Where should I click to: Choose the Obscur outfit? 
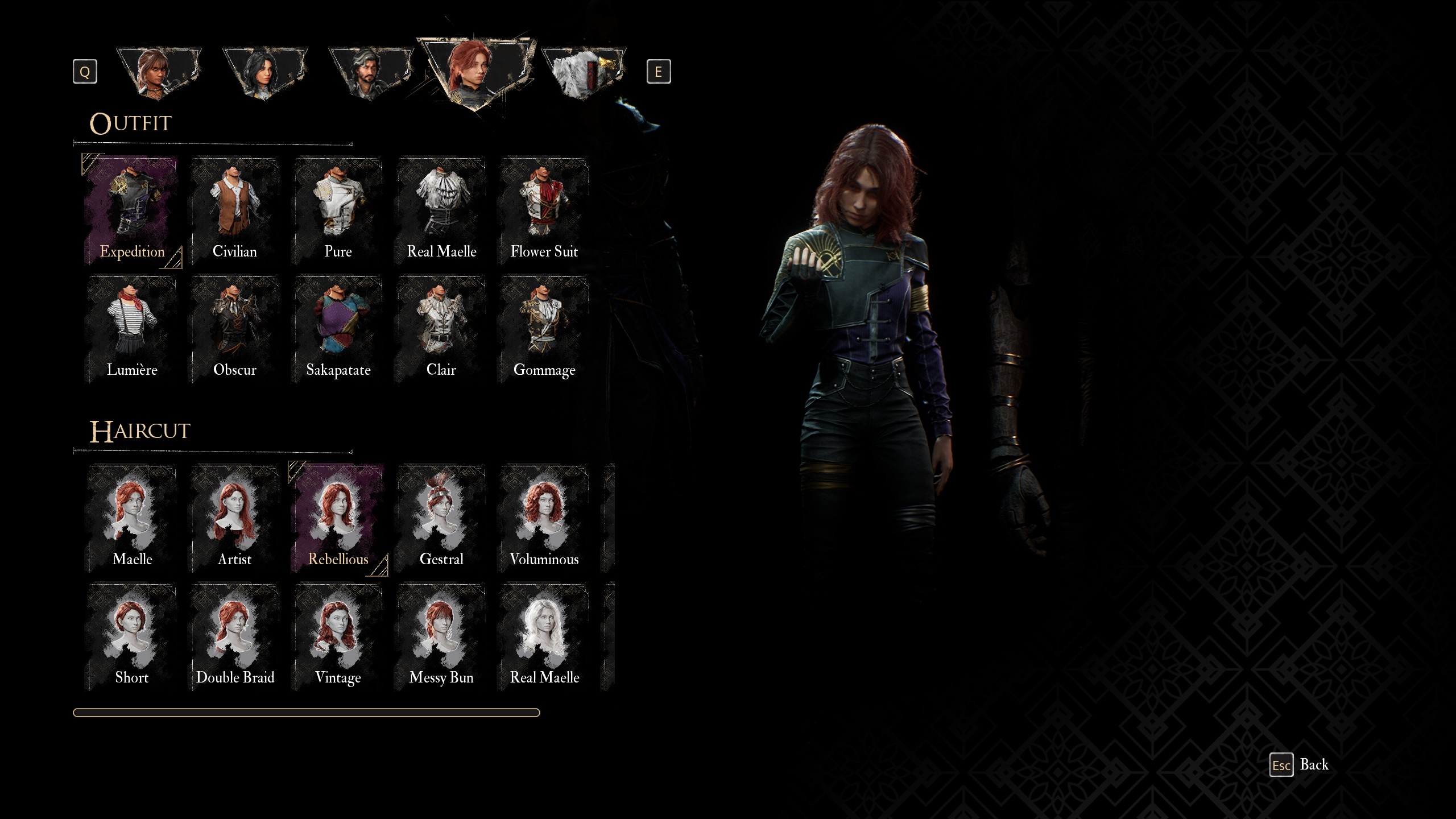[234, 329]
